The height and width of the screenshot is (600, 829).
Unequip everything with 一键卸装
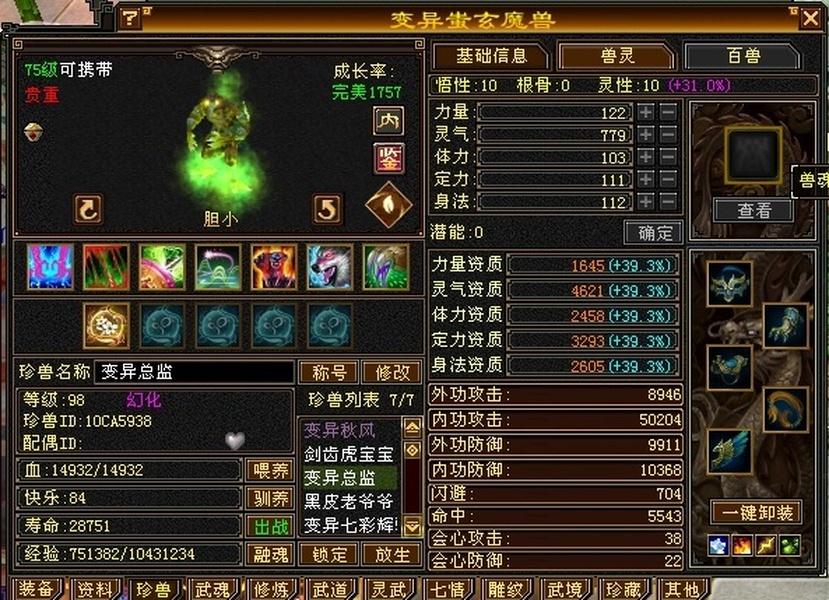[756, 513]
